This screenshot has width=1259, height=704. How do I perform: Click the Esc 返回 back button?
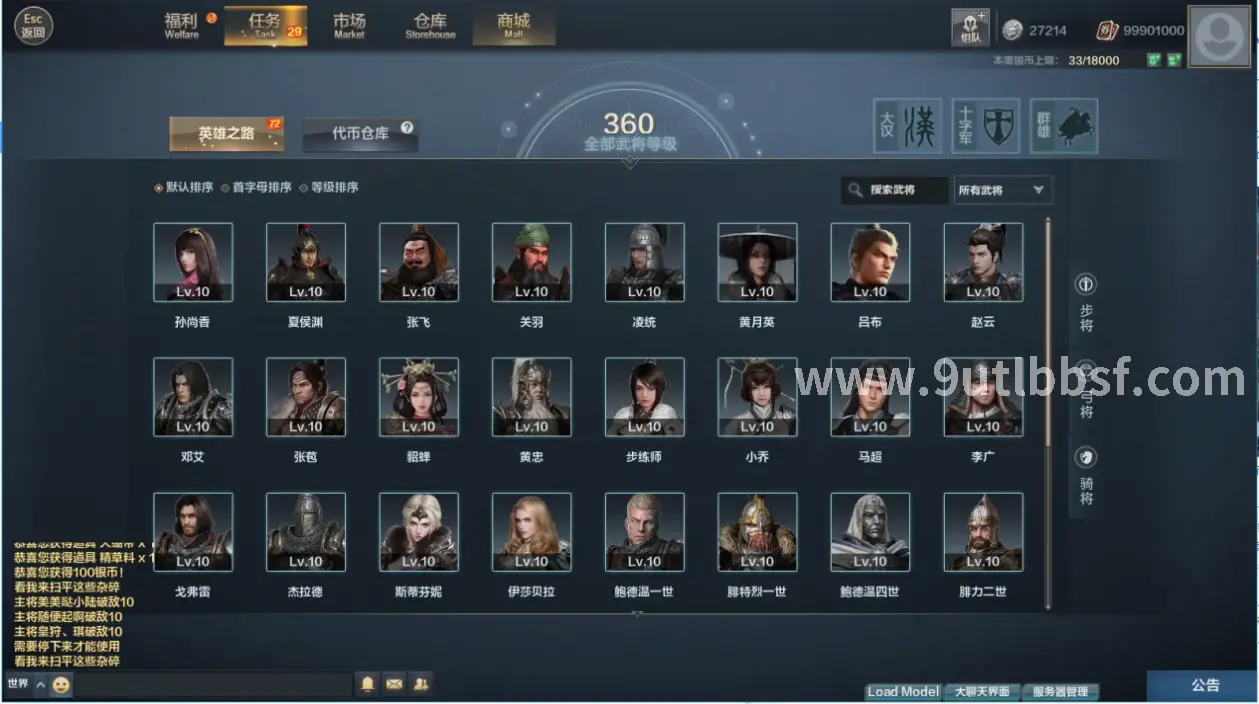pyautogui.click(x=33, y=25)
